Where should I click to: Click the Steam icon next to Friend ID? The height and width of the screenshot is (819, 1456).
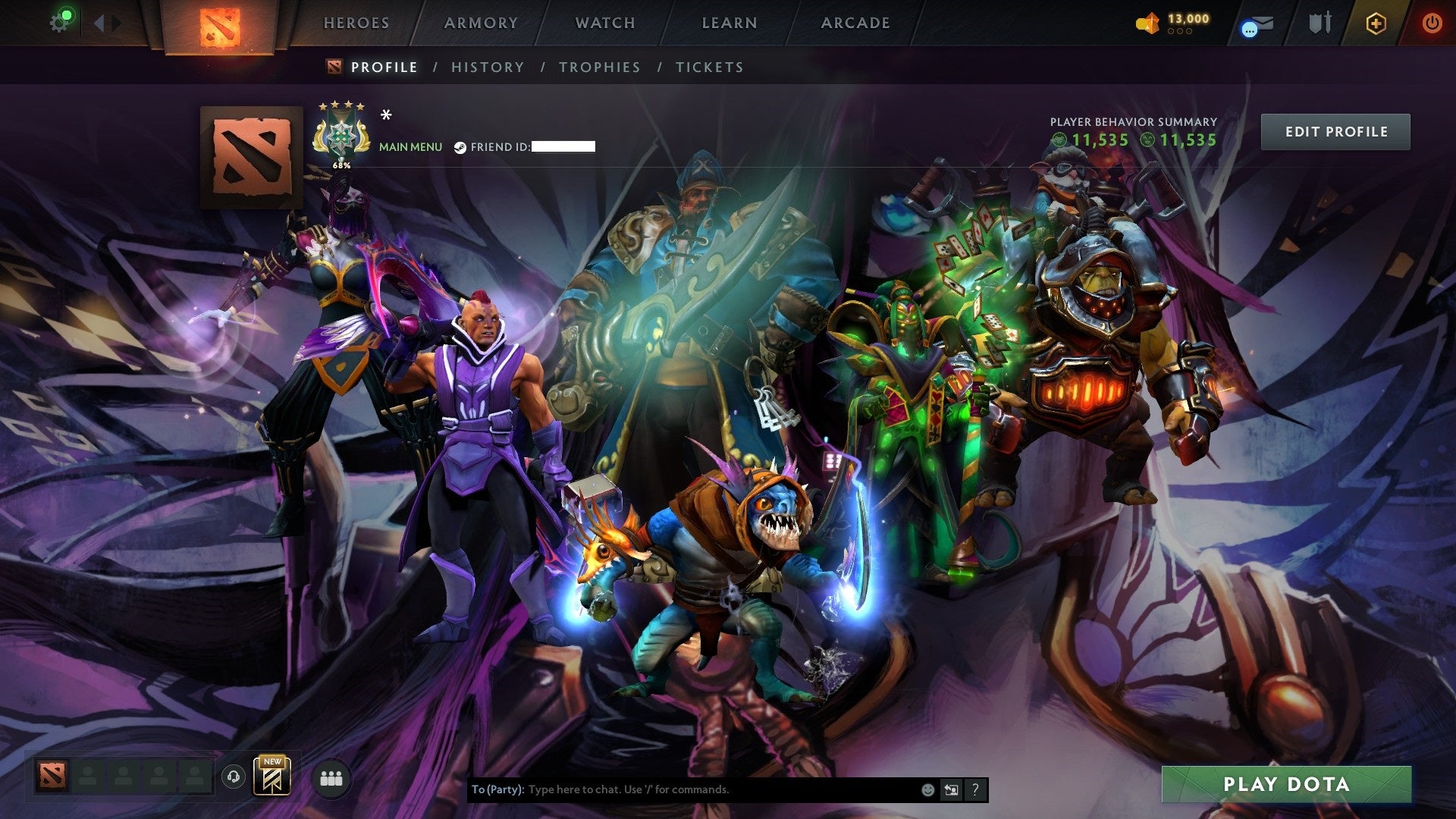tap(459, 147)
